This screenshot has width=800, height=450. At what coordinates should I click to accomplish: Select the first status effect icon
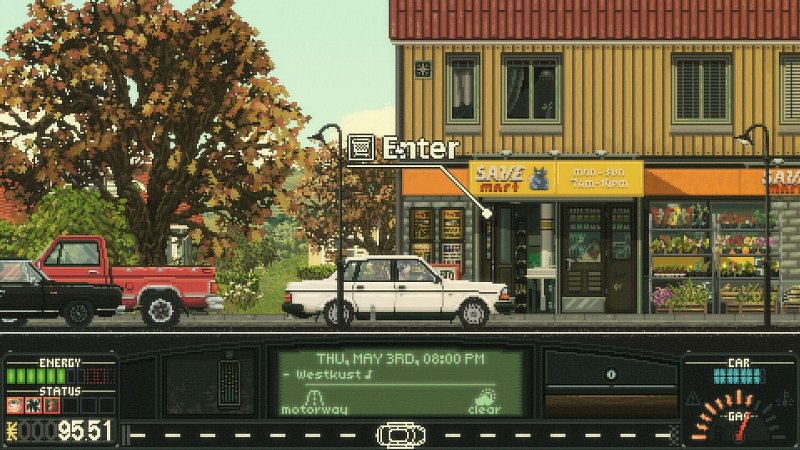15,405
